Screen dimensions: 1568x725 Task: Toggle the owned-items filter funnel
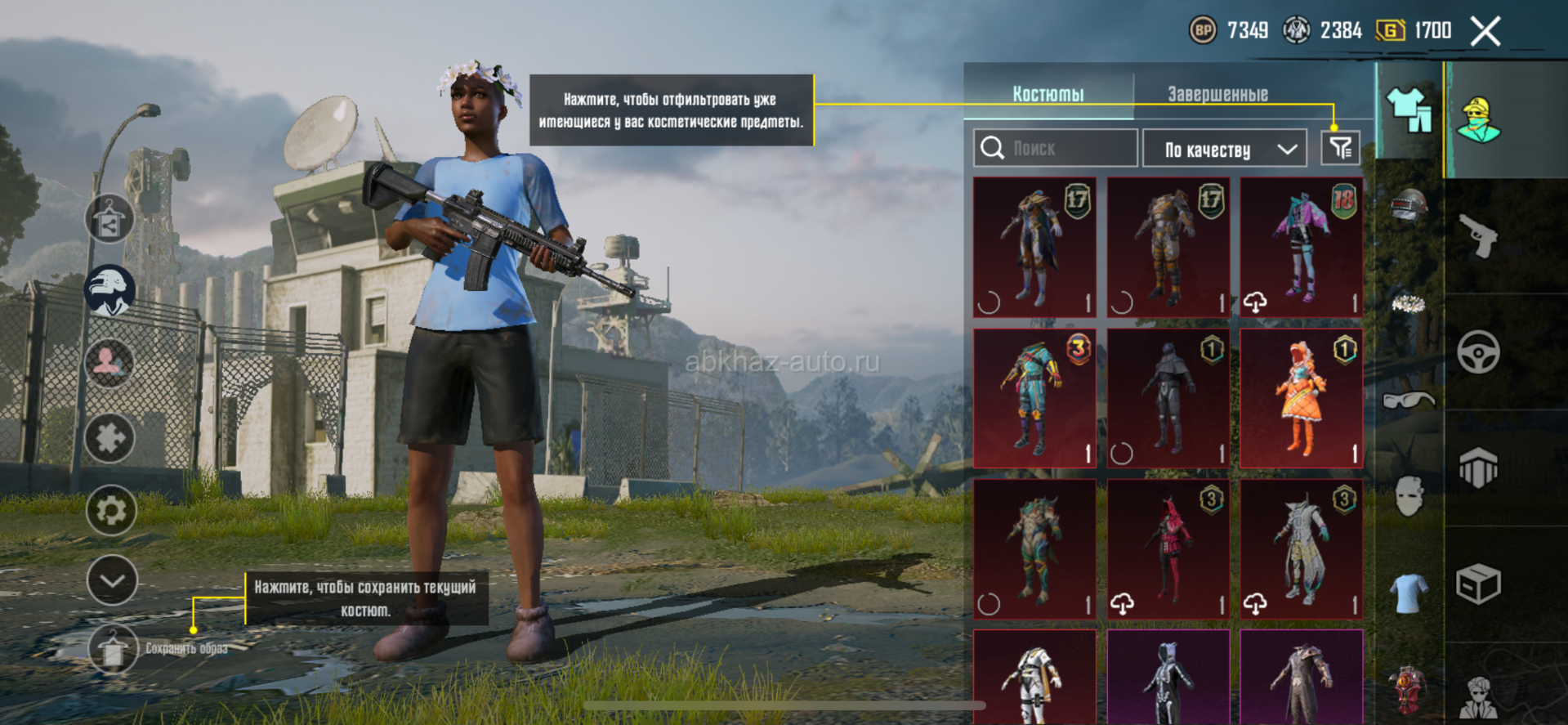point(1340,148)
